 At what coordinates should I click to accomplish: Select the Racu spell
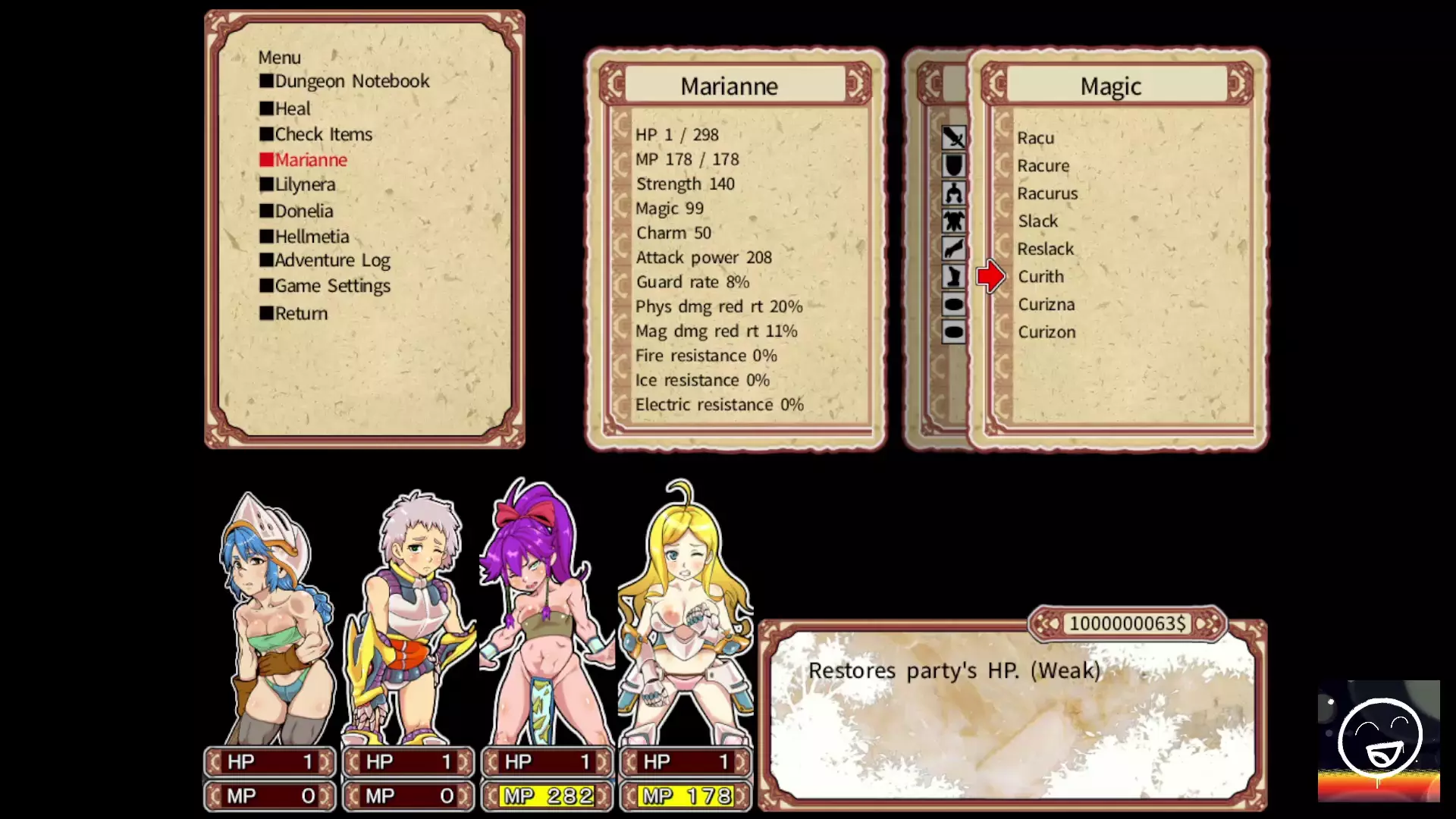click(1035, 138)
